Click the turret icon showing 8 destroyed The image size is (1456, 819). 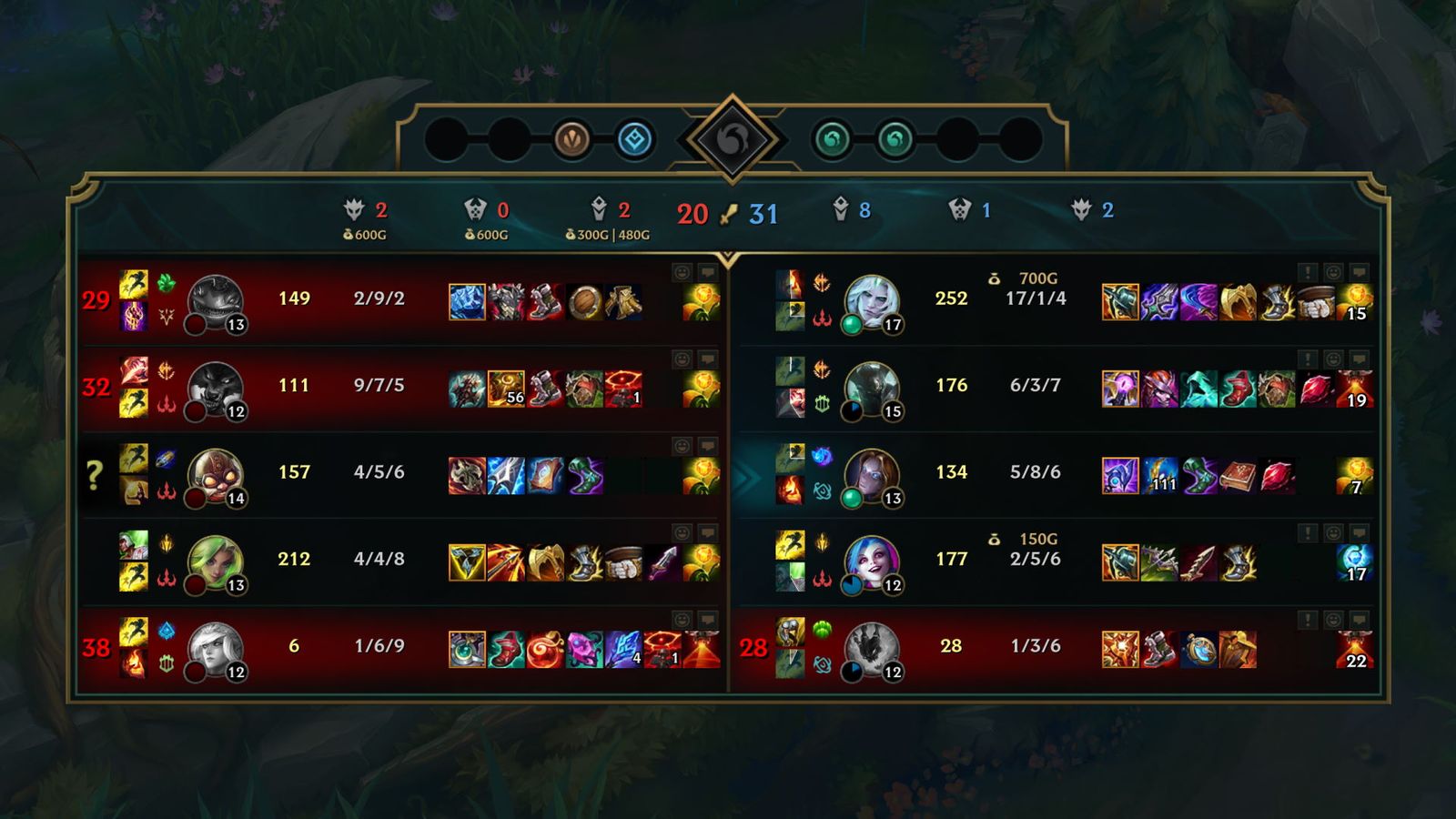coord(842,209)
